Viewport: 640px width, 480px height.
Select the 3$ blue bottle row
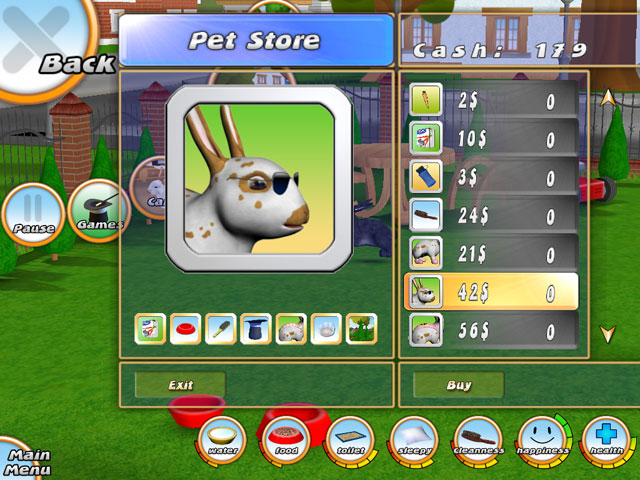tap(494, 176)
